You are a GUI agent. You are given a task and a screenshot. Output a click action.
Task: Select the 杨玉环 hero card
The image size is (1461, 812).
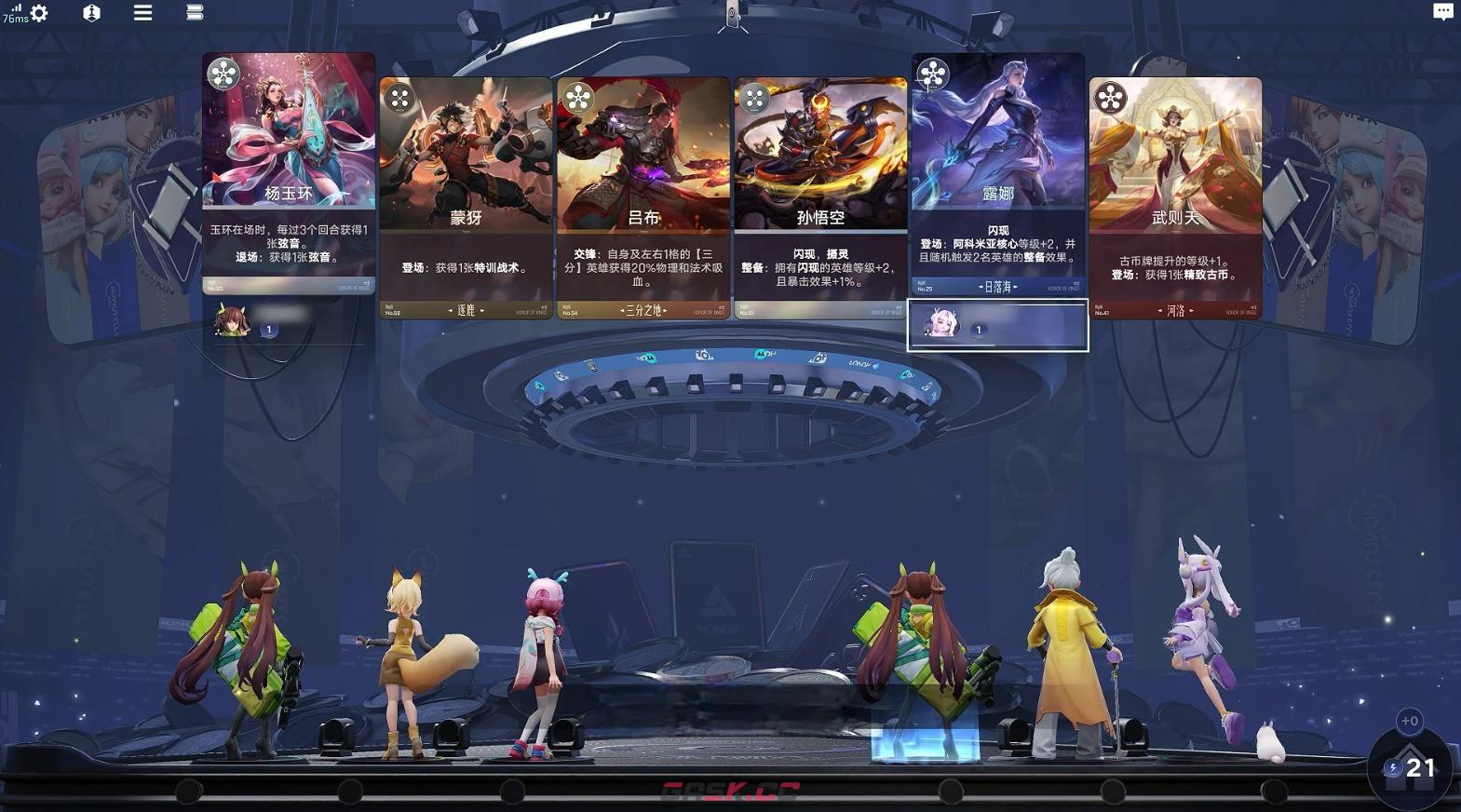[289, 172]
